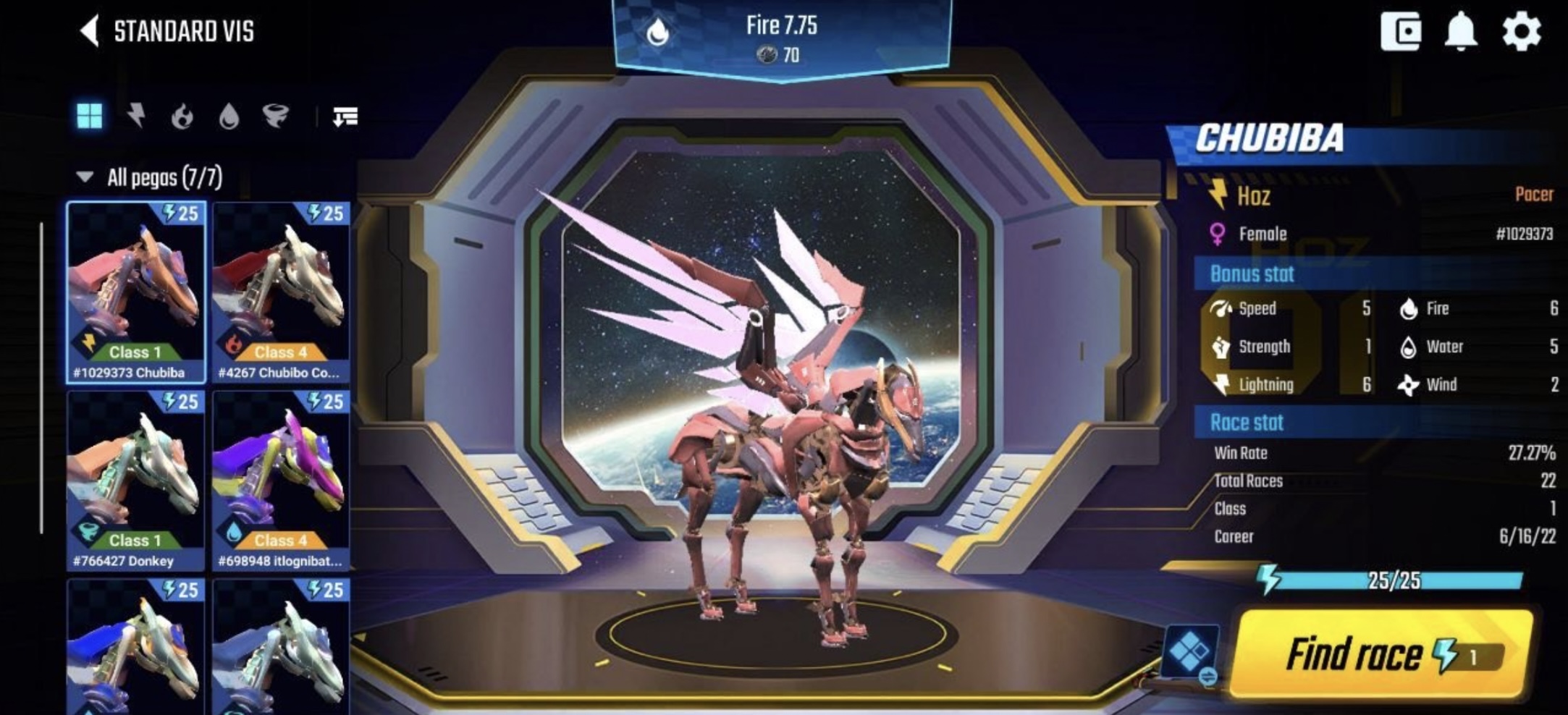
Task: Open the notifications bell
Action: 1461,31
